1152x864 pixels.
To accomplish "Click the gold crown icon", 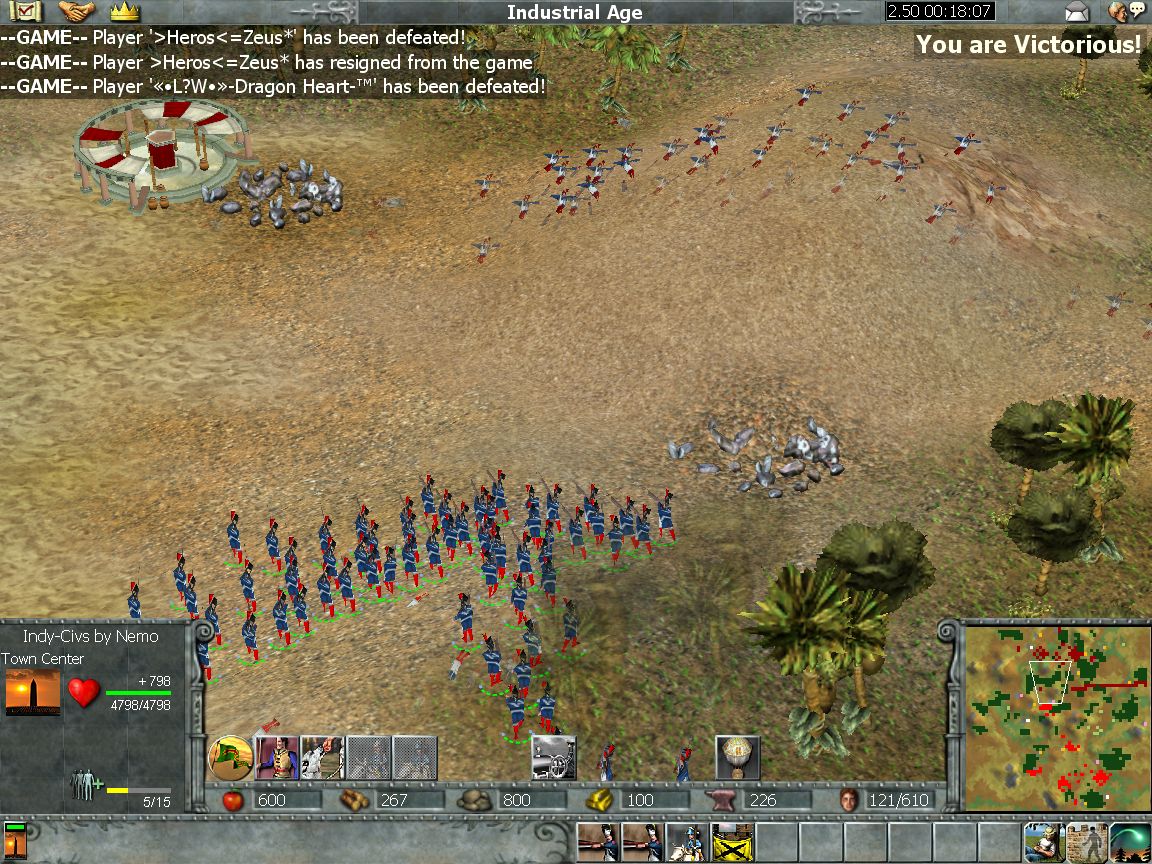I will 124,12.
